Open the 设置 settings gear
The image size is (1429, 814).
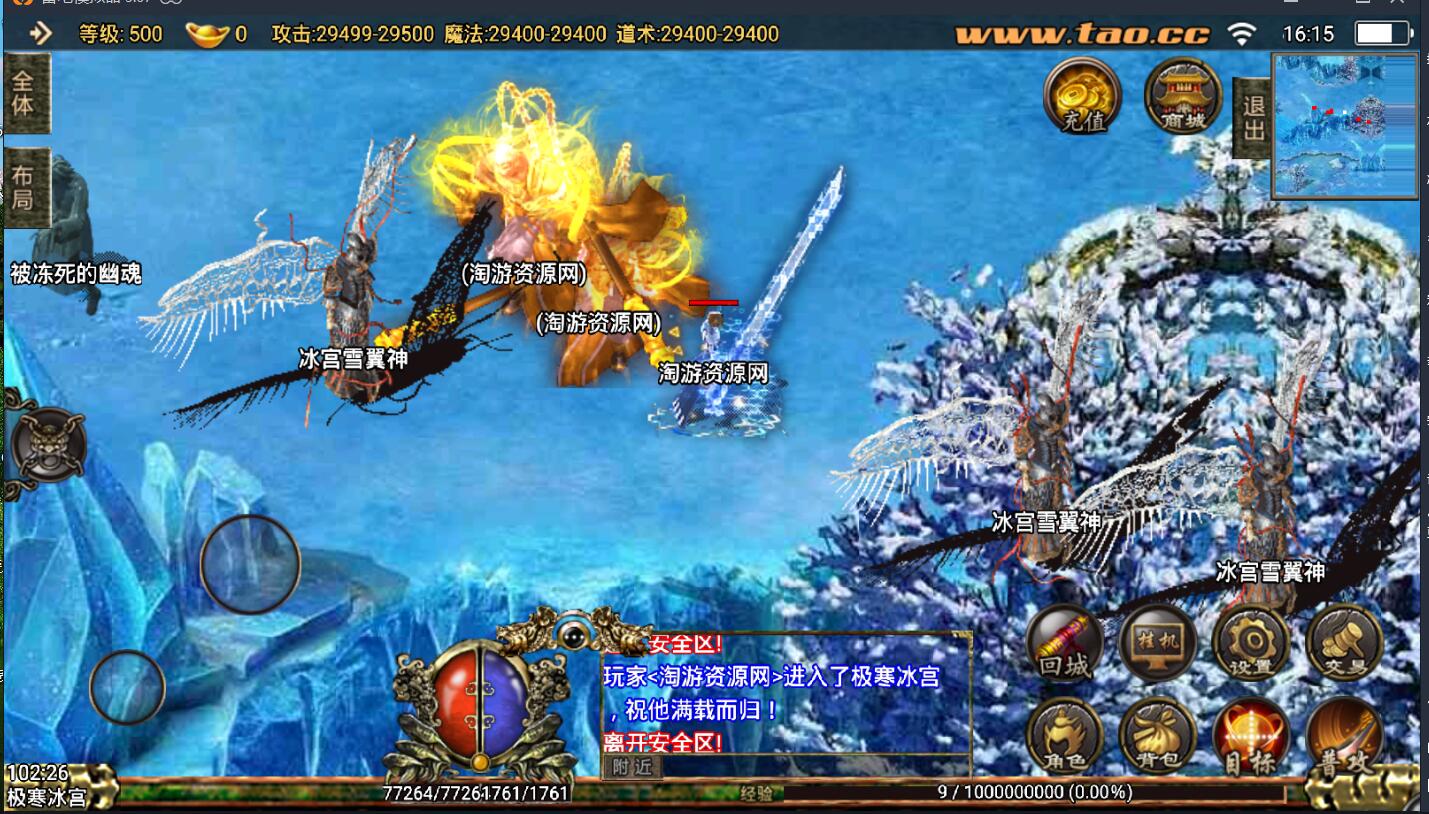tap(1250, 642)
